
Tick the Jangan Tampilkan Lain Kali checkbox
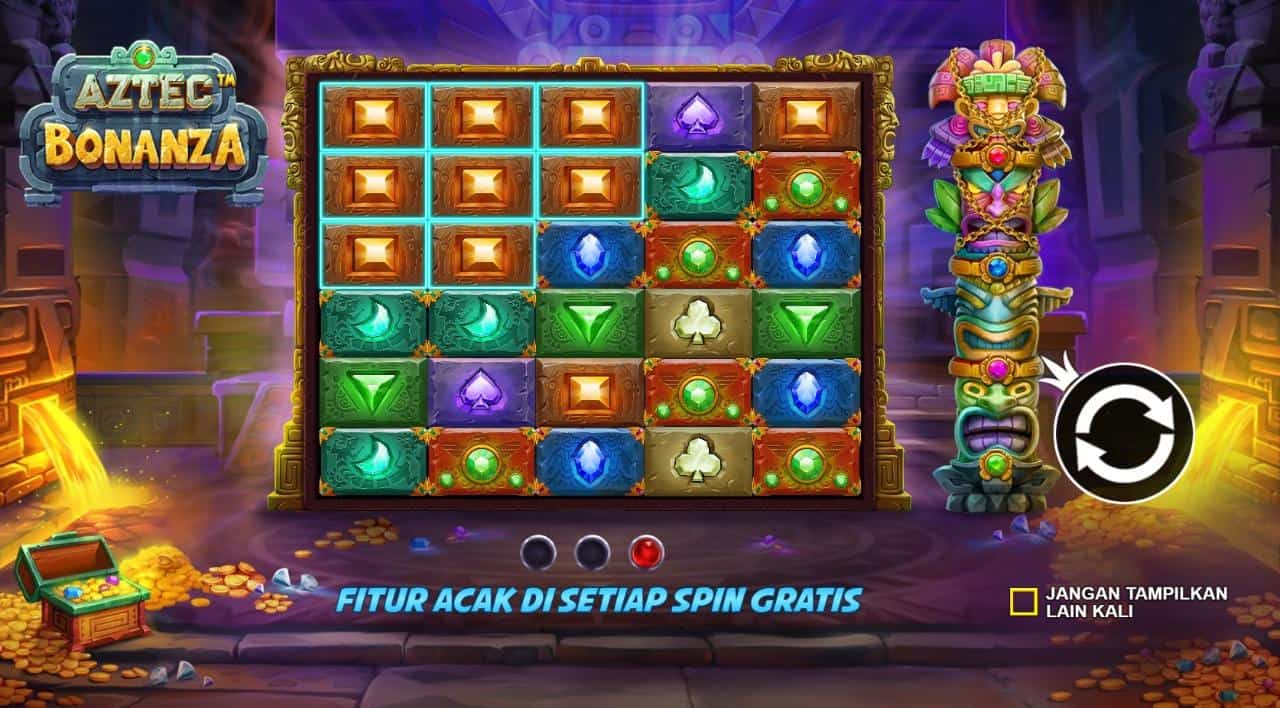coord(1023,600)
